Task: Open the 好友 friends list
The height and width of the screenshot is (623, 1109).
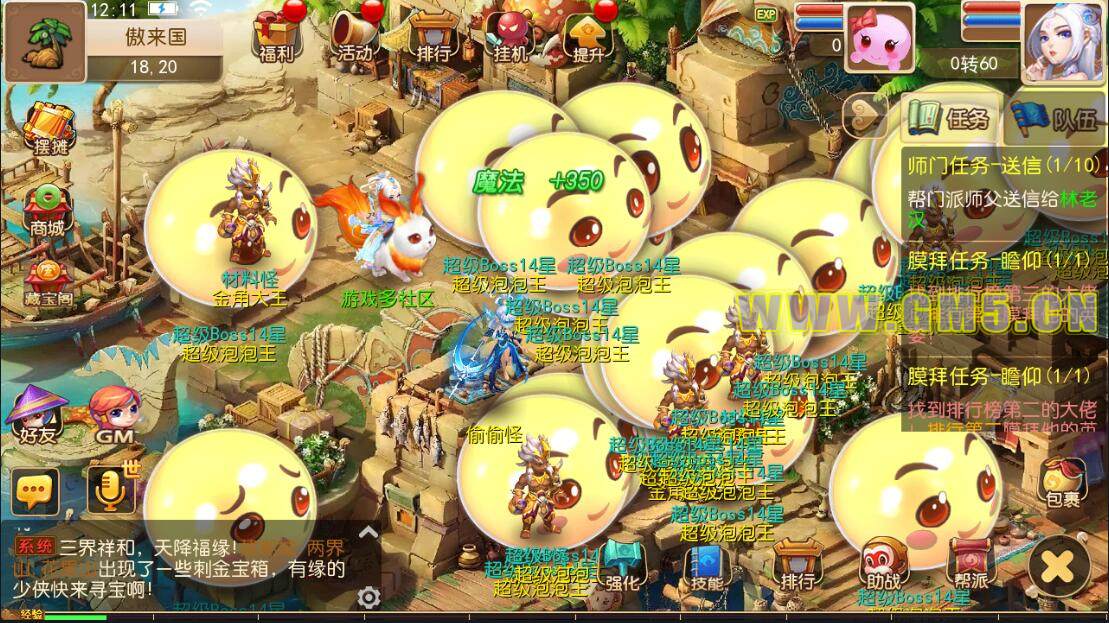Action: (x=35, y=416)
